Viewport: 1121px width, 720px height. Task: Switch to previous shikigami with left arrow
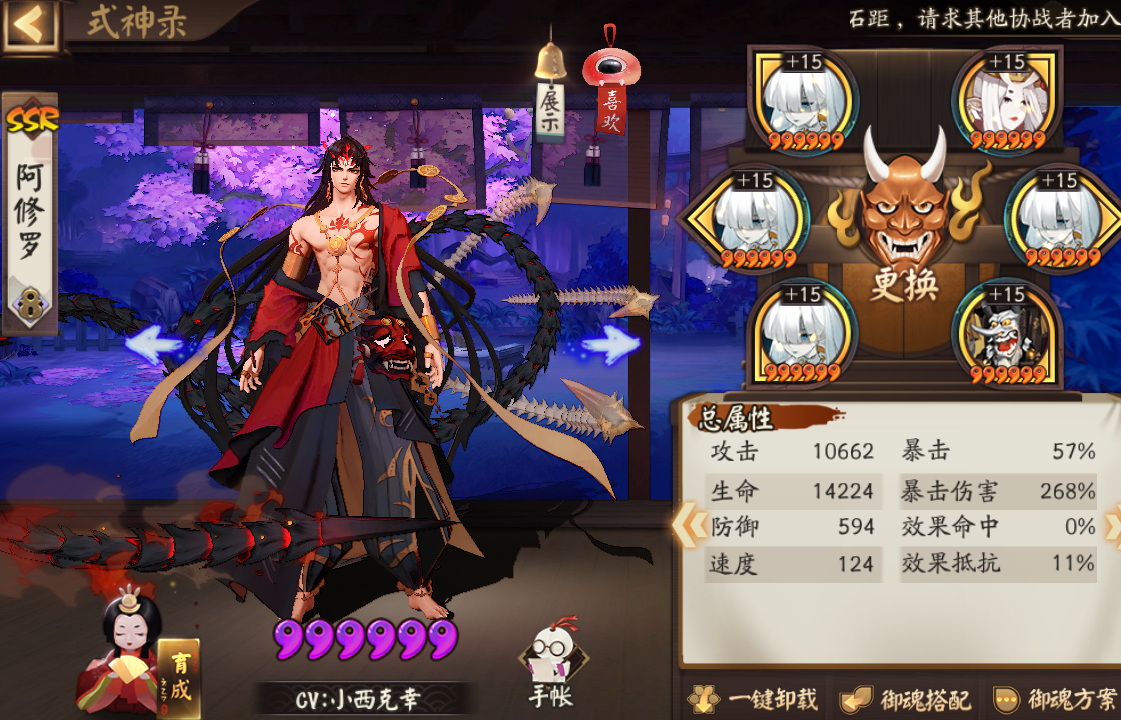coord(154,345)
